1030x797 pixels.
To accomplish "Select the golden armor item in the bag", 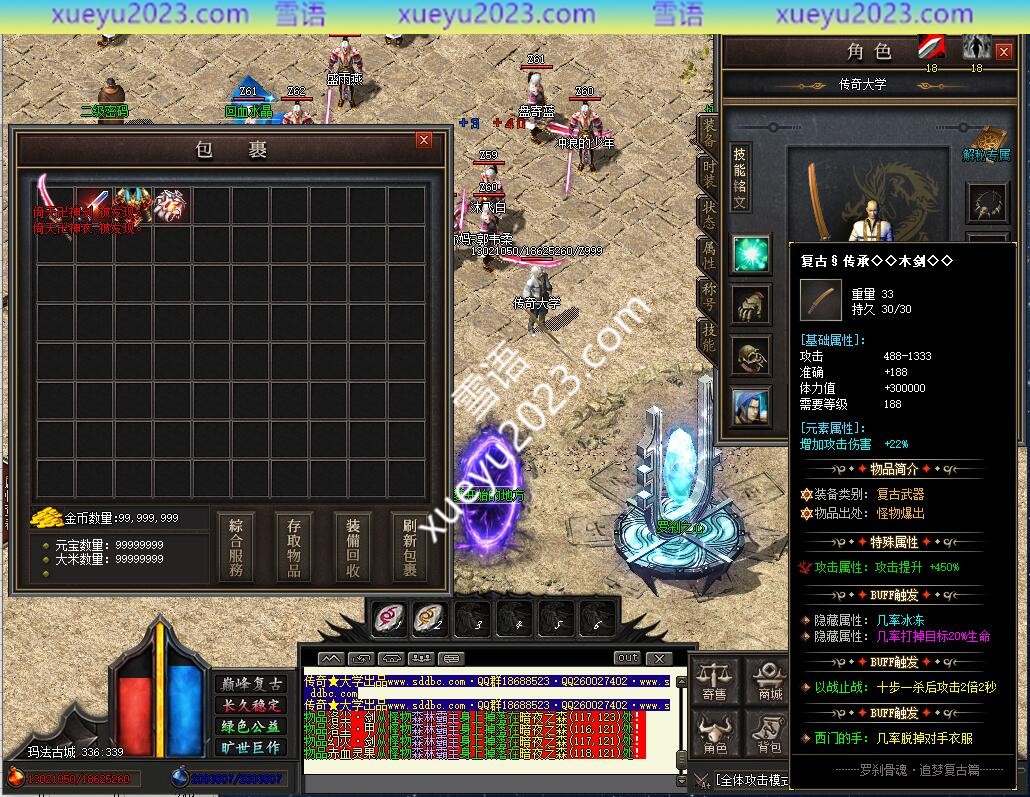I will [132, 205].
